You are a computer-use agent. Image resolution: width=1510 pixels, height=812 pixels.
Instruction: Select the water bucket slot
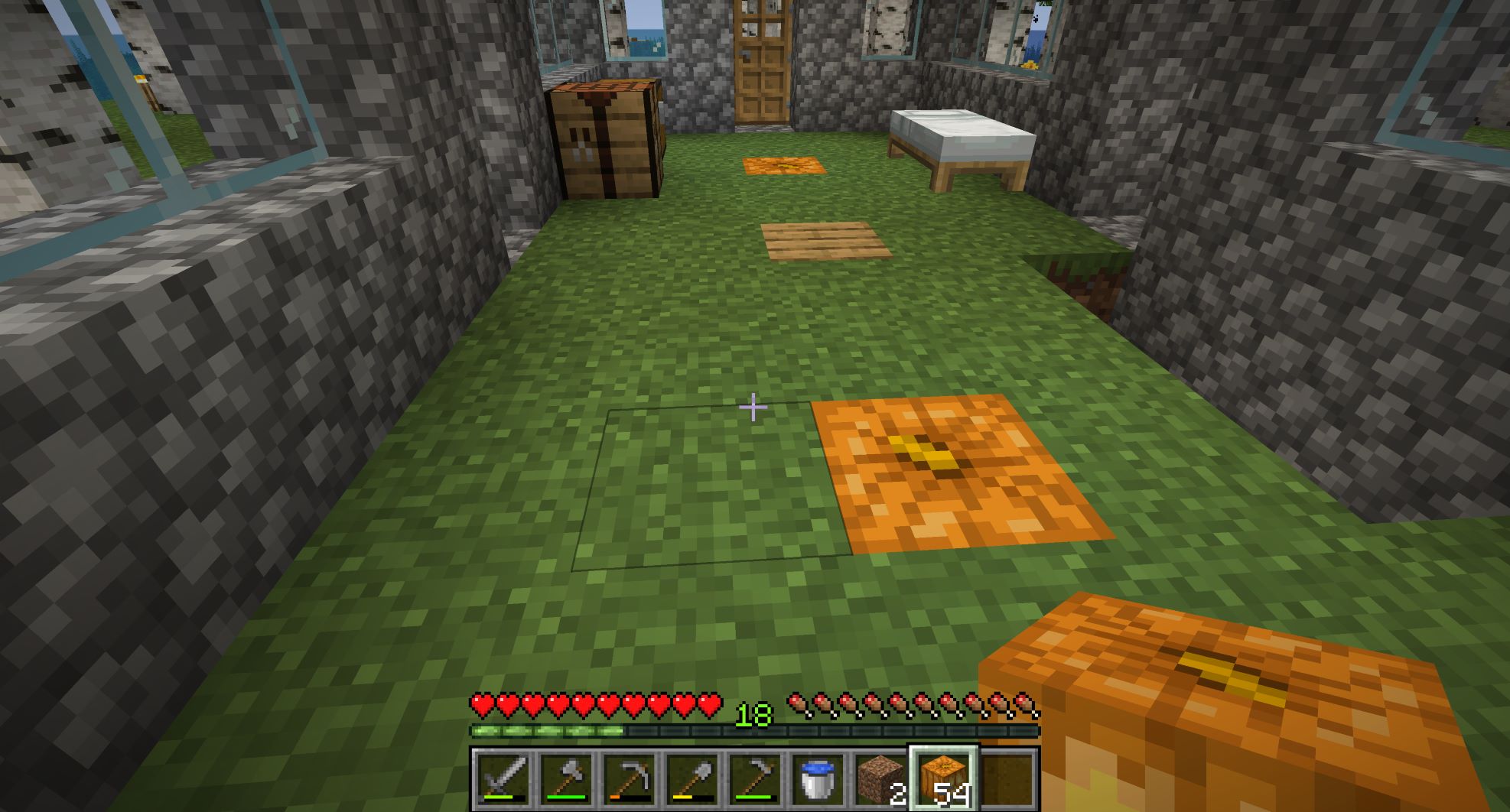(817, 778)
